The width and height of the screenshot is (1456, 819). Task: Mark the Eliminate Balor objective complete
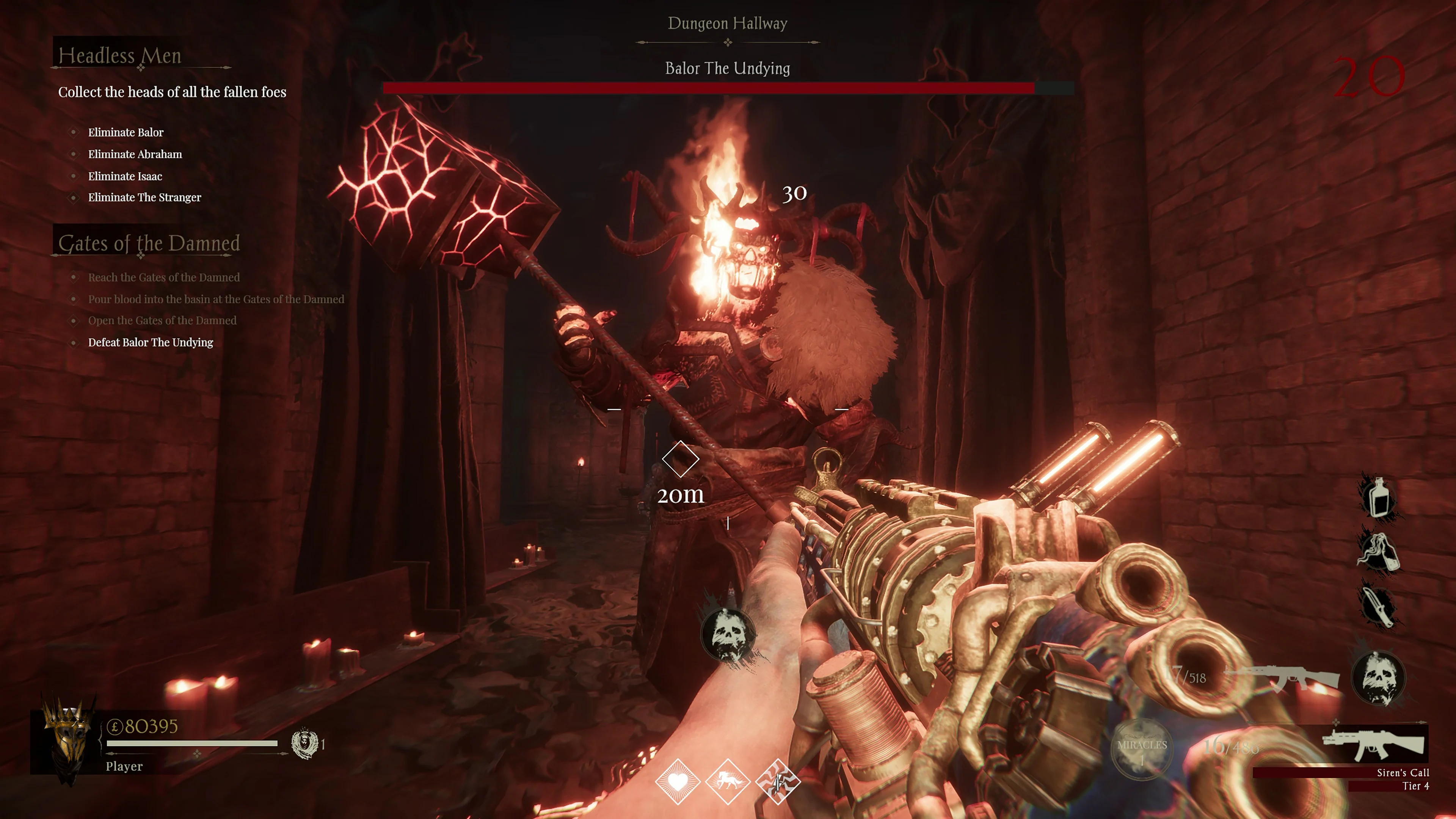tap(74, 132)
